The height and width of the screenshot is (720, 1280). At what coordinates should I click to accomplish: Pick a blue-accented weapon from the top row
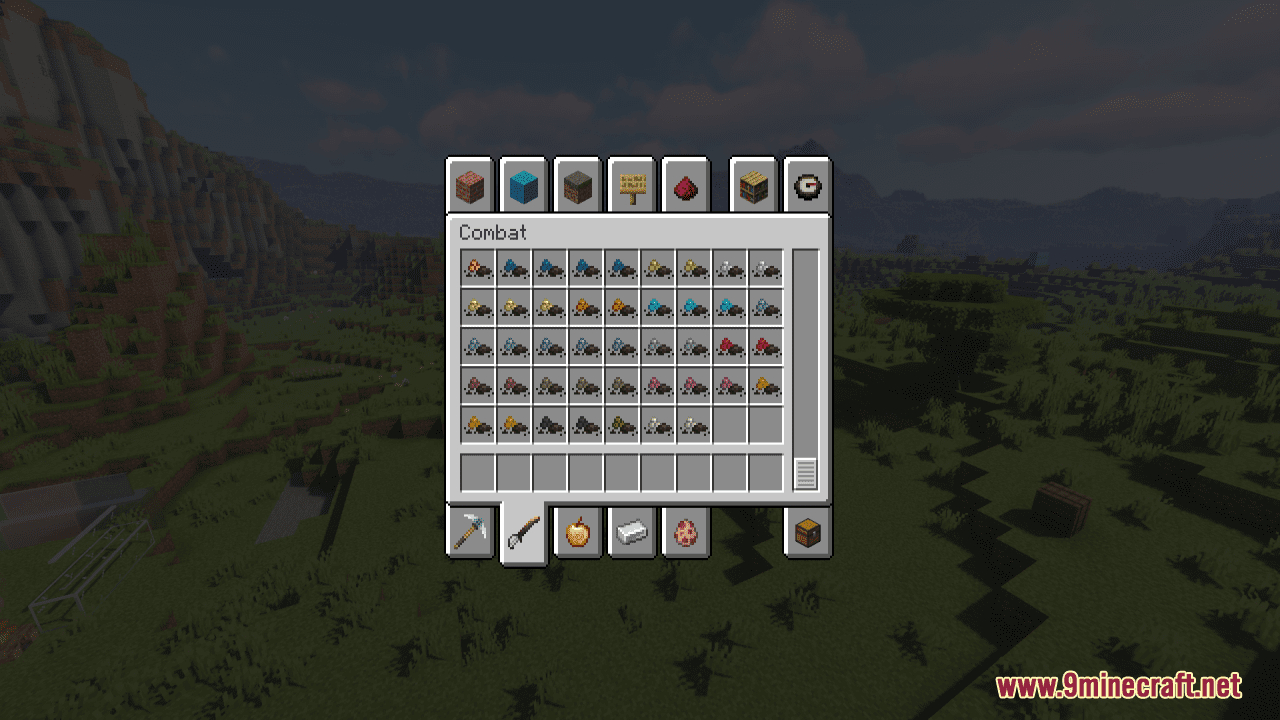(513, 268)
